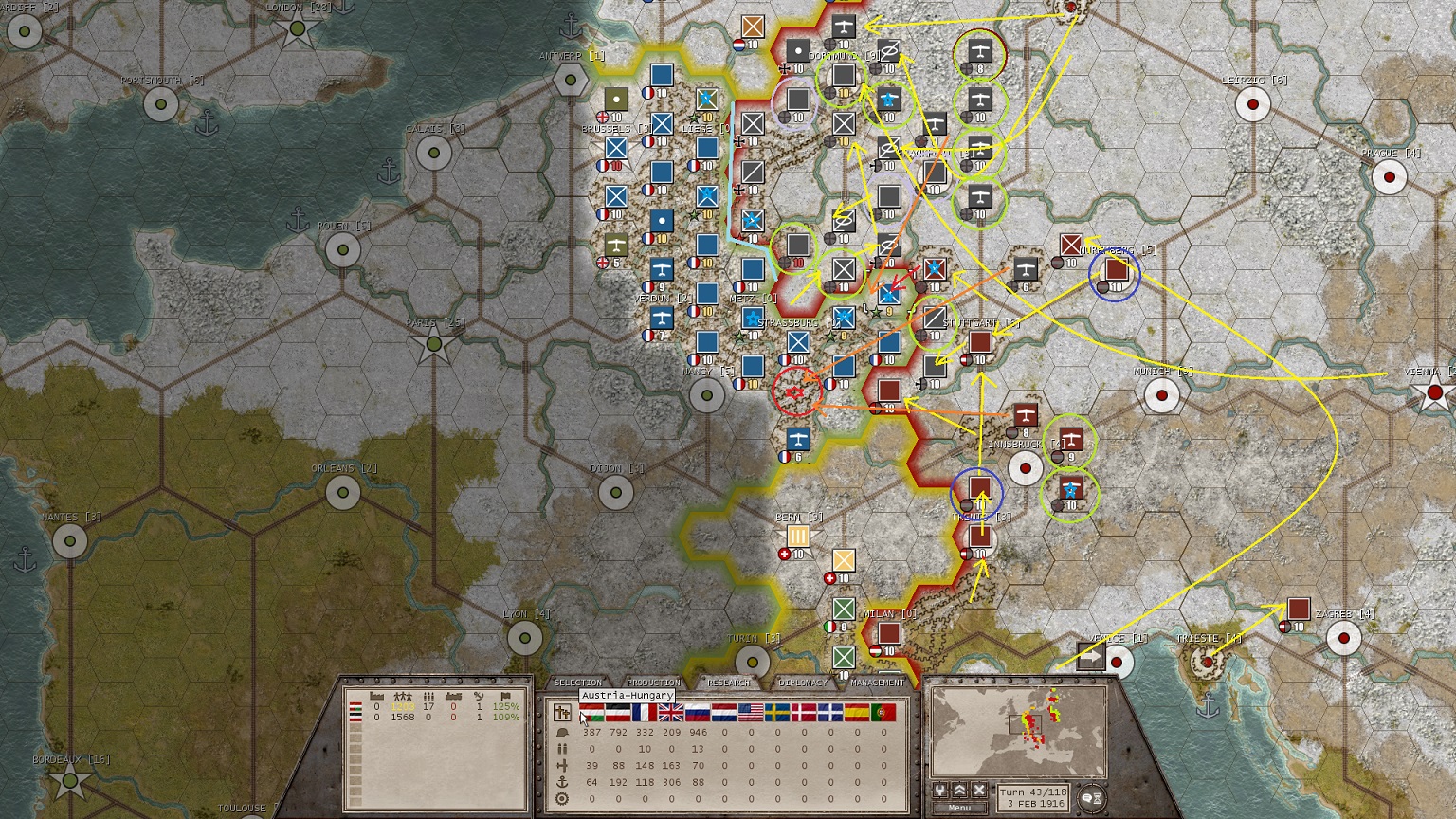Select the aircraft losses icon
This screenshot has height=819, width=1456.
click(x=563, y=766)
